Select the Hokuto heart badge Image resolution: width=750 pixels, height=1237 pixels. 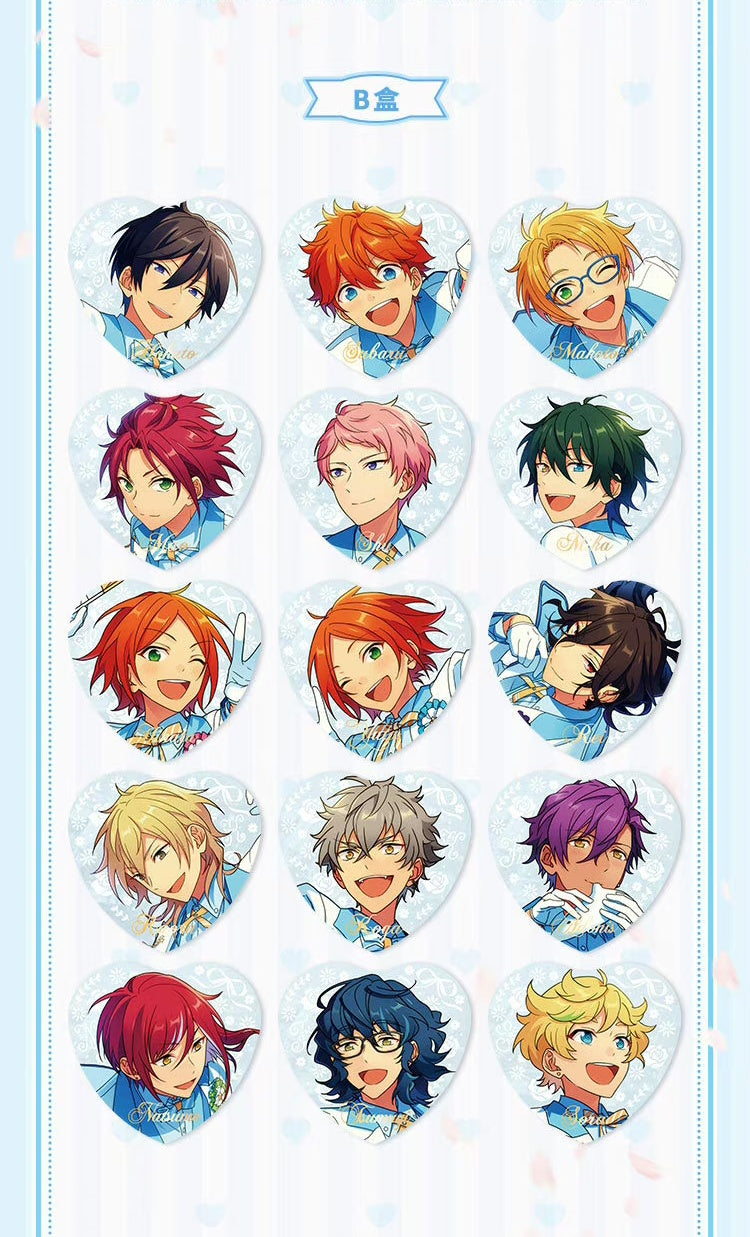pyautogui.click(x=166, y=286)
